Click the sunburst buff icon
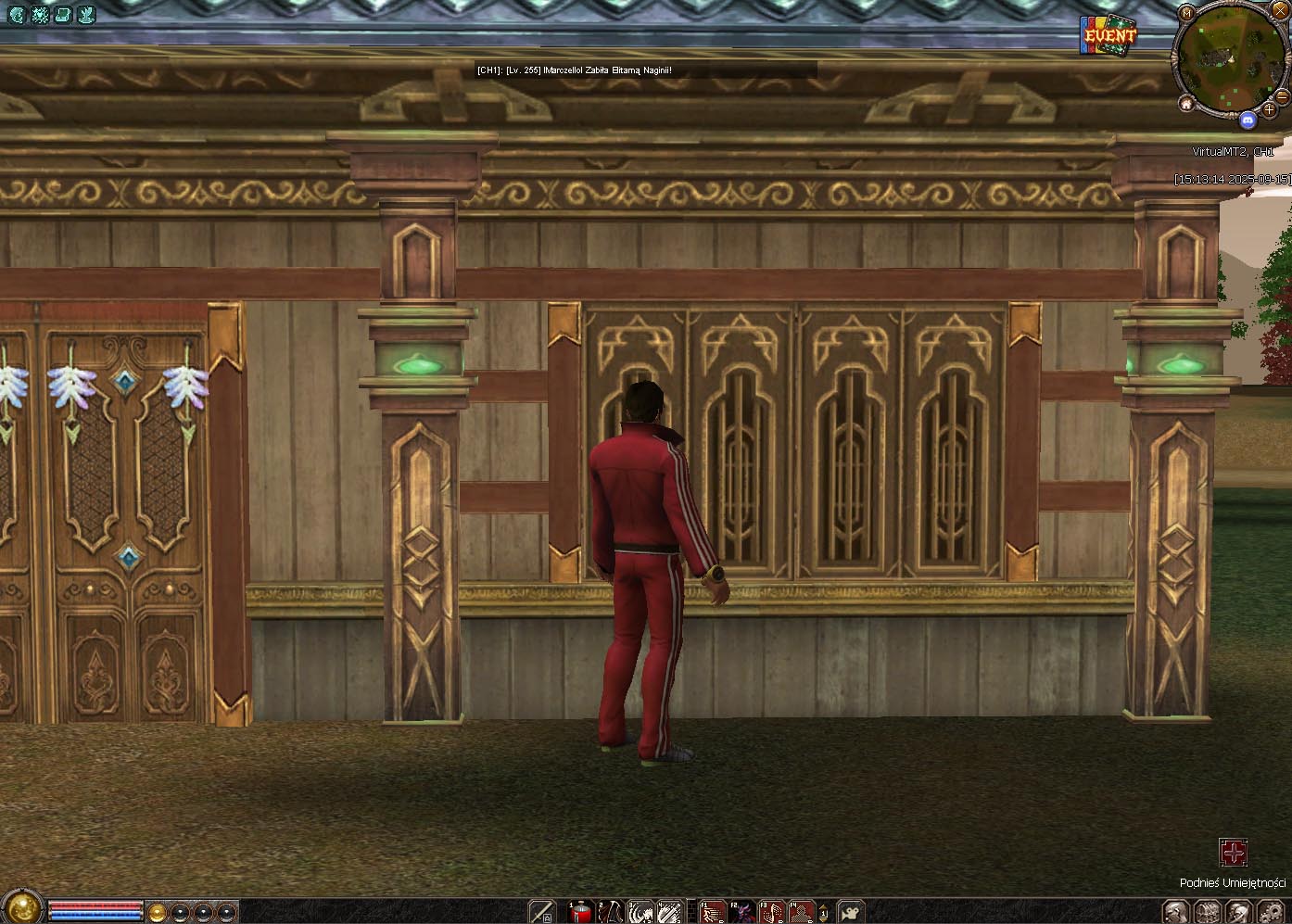Viewport: 1292px width, 924px height. [40, 14]
